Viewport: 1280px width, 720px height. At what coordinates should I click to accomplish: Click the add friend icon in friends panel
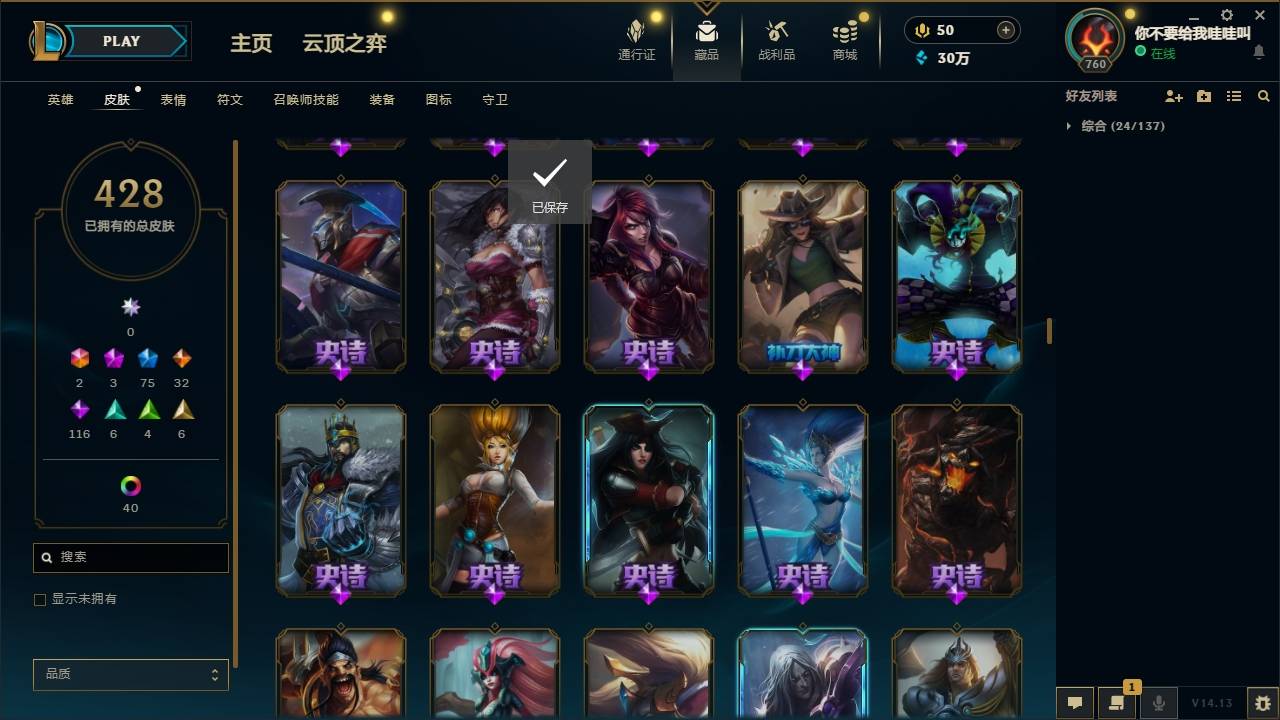point(1171,96)
